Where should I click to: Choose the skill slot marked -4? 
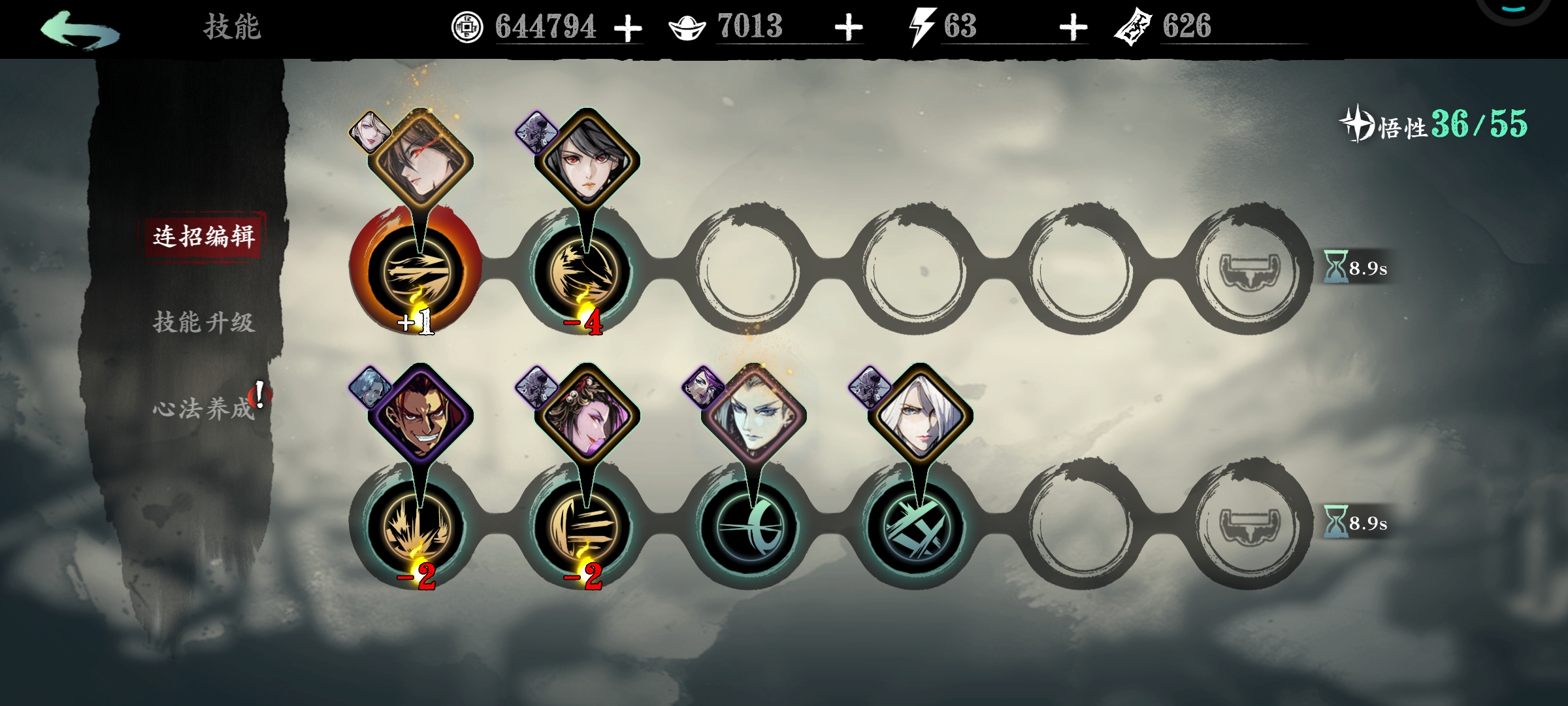pyautogui.click(x=583, y=269)
